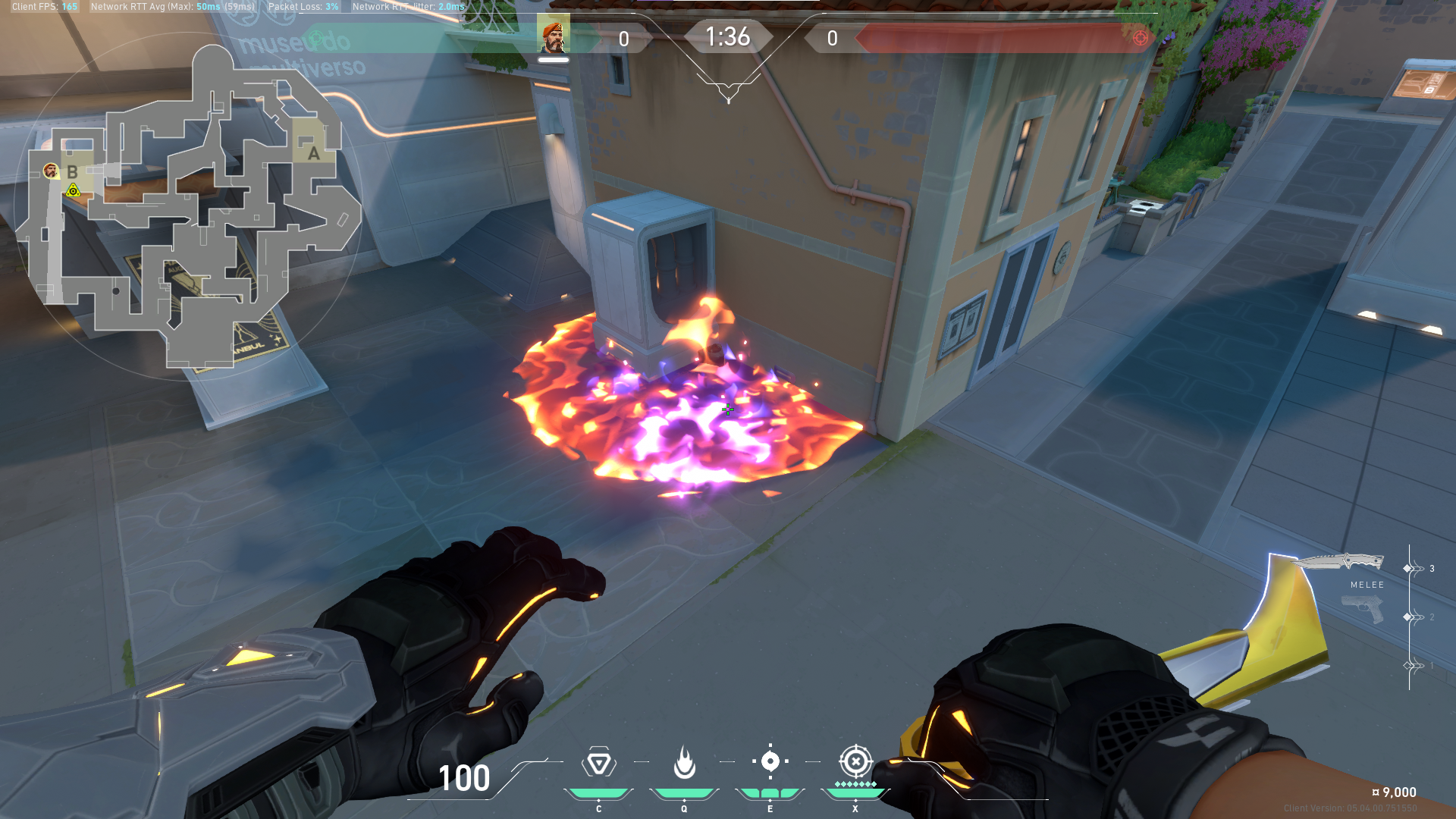Select the sidearm pistol weapon slot
This screenshot has height=819, width=1456.
point(1363,609)
